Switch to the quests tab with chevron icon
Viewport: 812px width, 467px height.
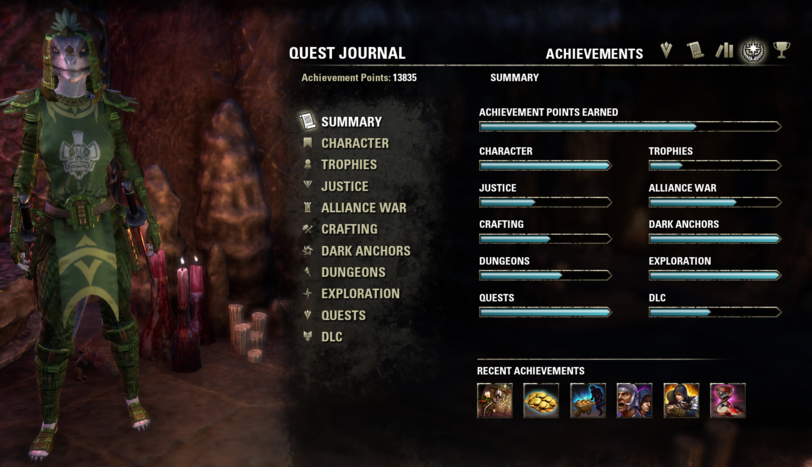coord(667,51)
